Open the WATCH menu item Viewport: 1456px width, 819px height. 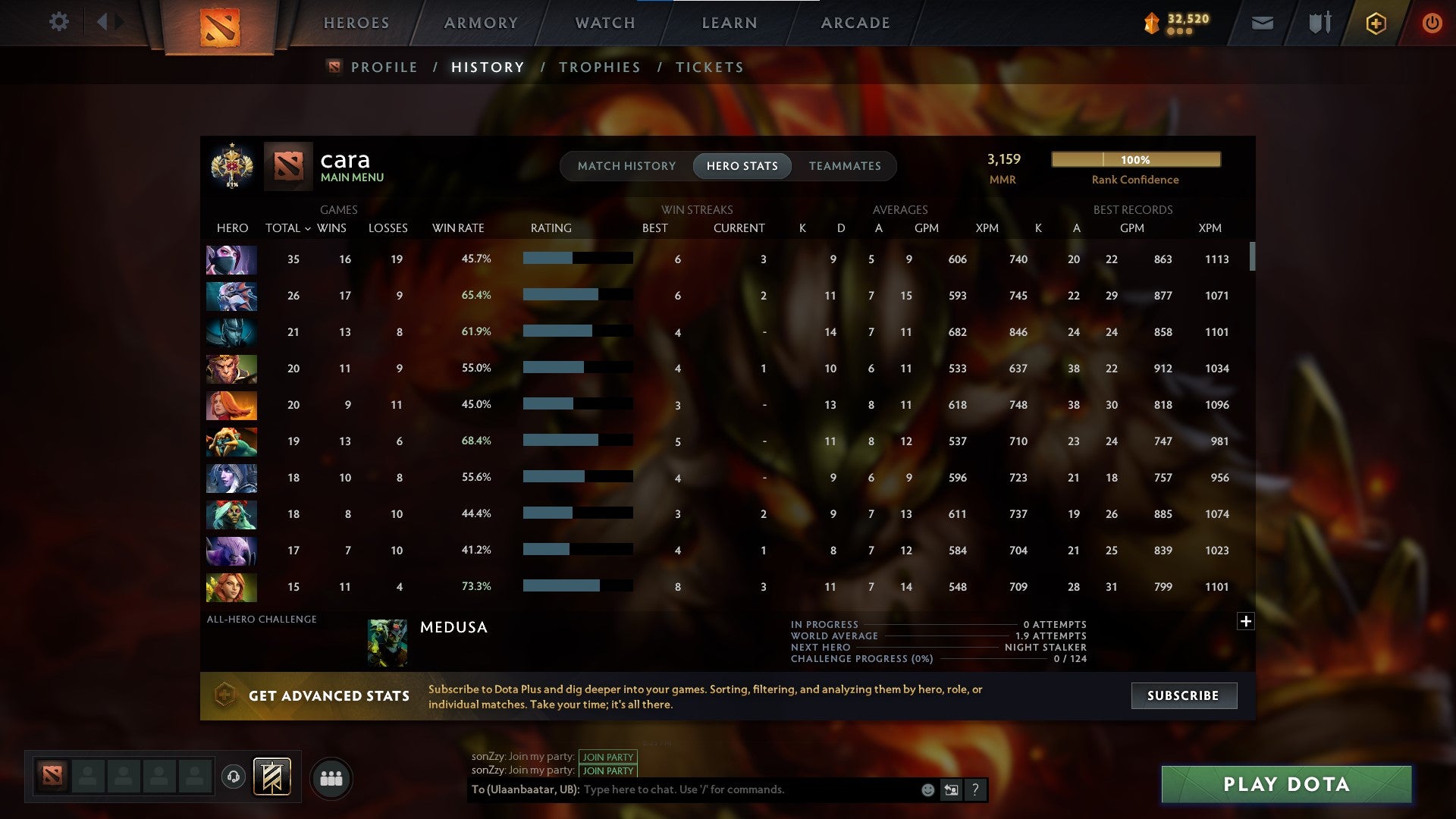(x=603, y=22)
